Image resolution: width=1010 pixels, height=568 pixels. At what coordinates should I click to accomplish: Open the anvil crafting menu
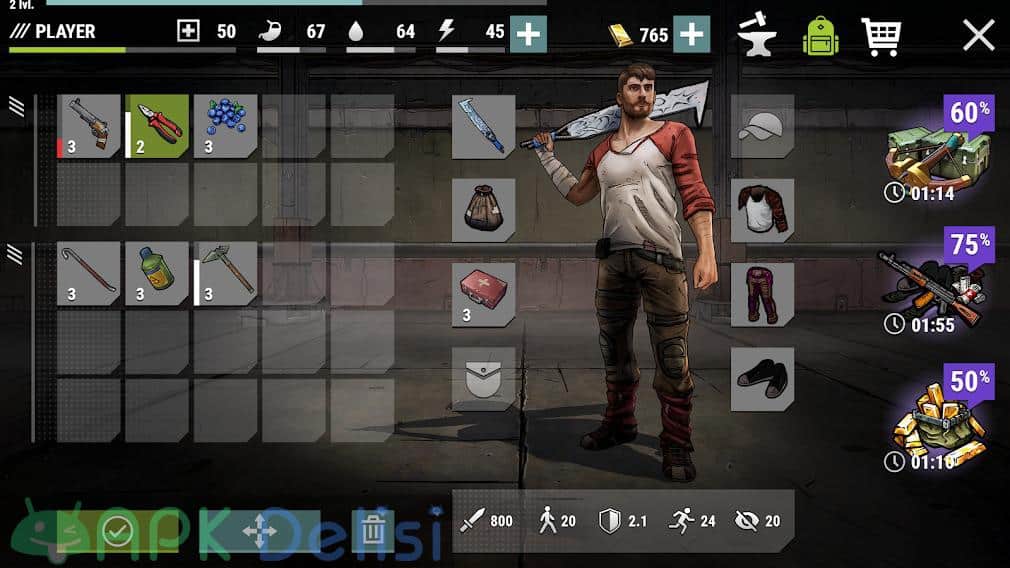click(757, 35)
